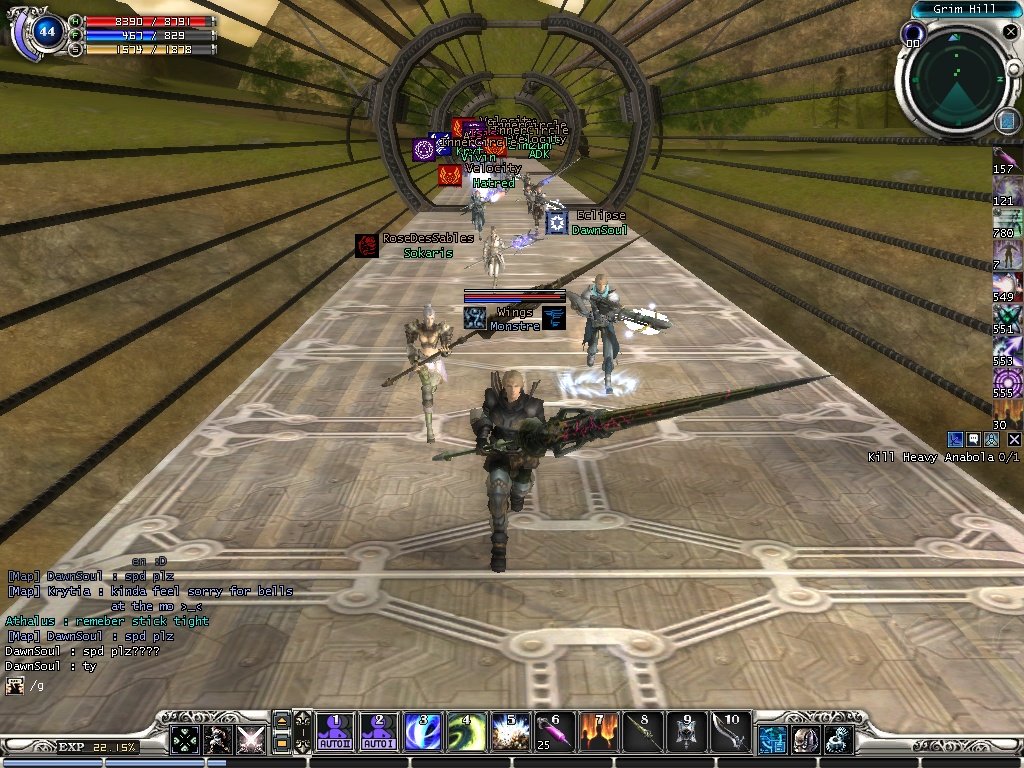Activate the Auto I skill in slot 2
The width and height of the screenshot is (1024, 768).
(377, 732)
